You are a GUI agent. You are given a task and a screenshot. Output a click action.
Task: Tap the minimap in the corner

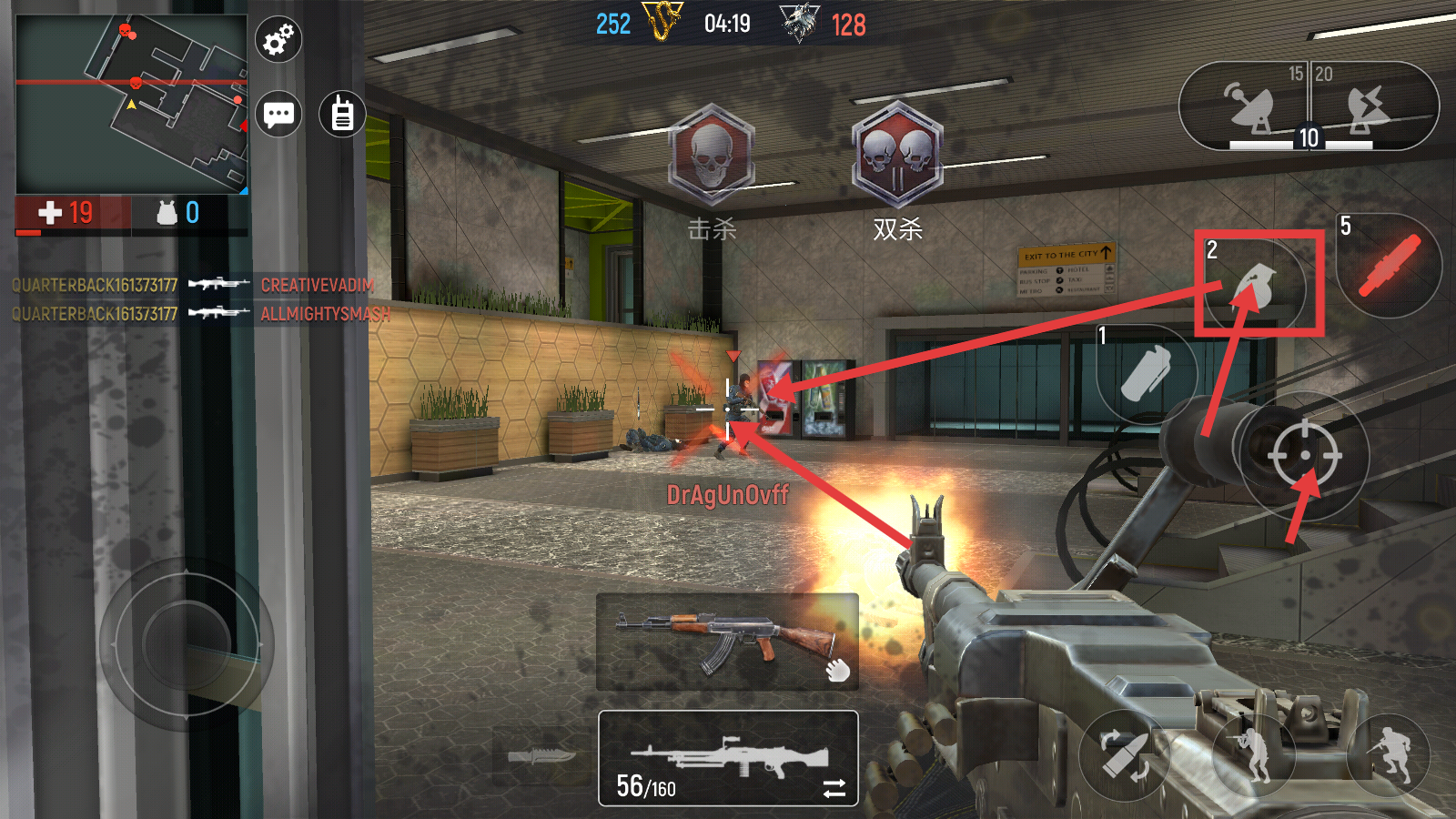click(x=132, y=103)
